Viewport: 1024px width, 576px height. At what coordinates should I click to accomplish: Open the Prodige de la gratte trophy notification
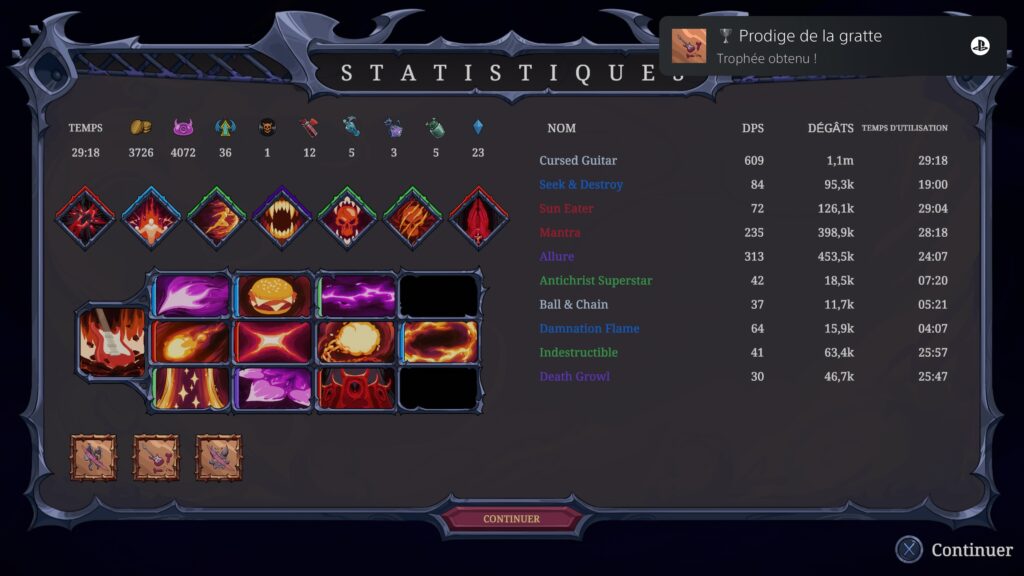(x=832, y=46)
